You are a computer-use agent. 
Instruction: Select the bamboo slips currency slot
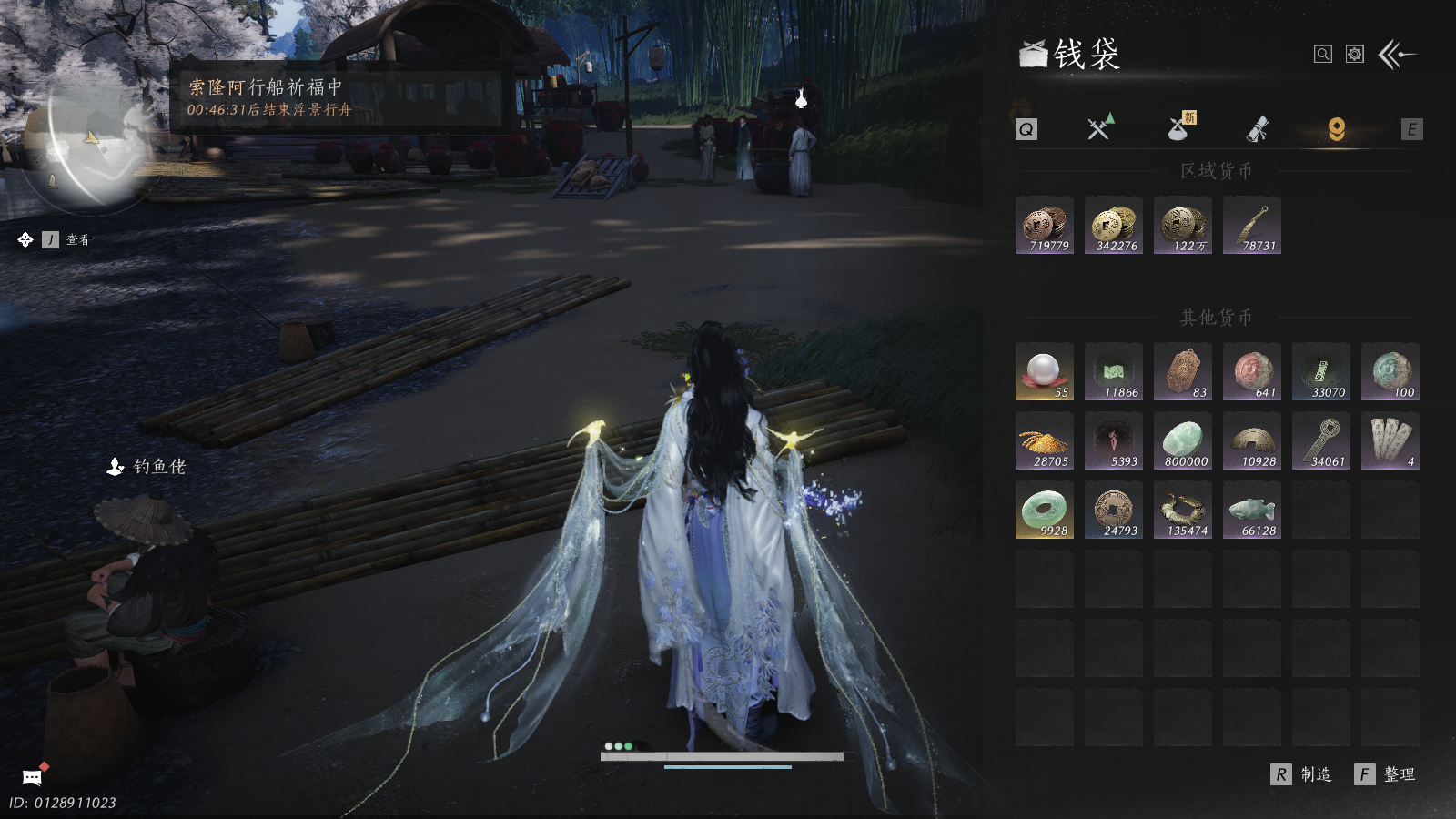tap(1390, 440)
